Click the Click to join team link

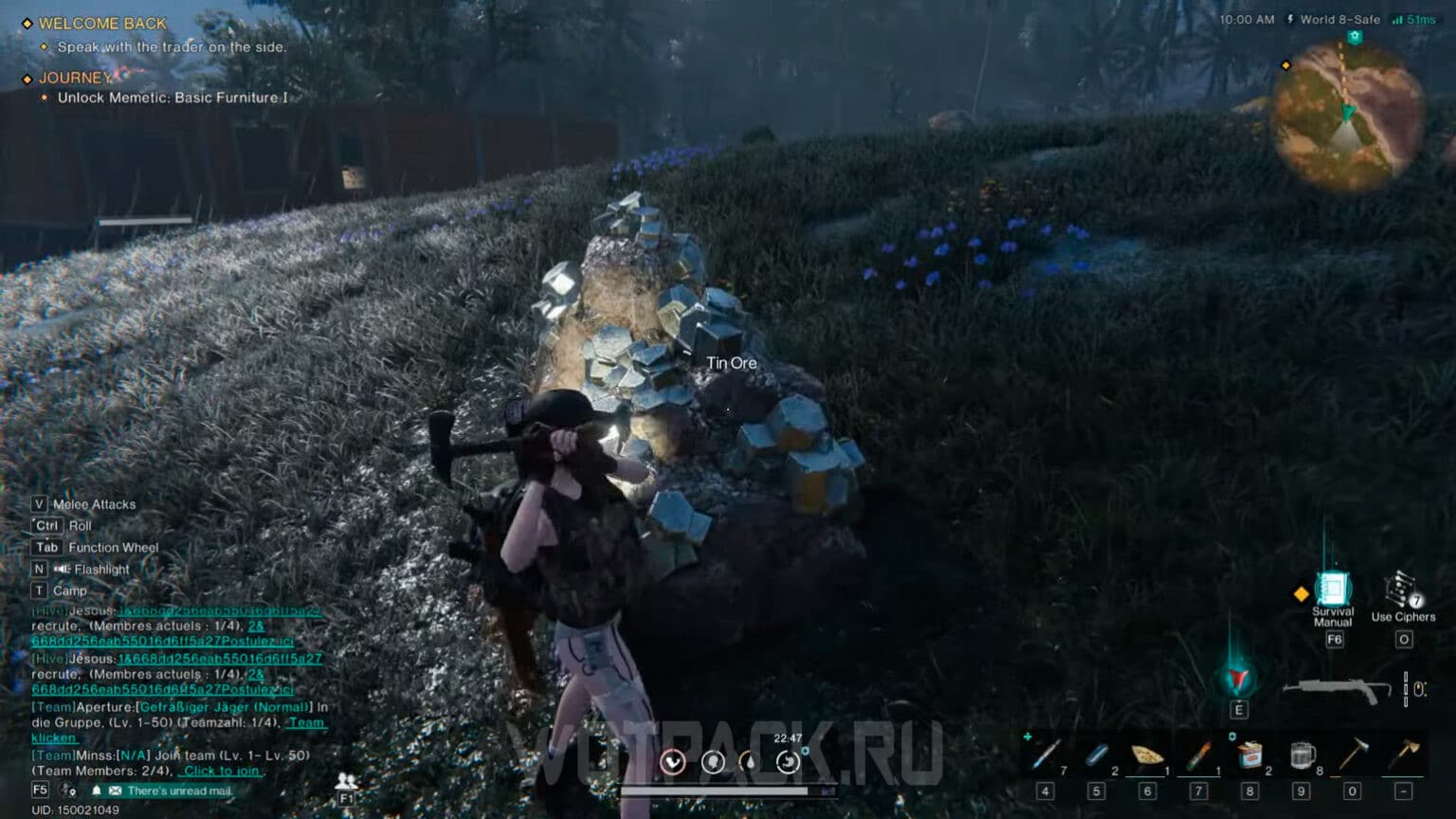click(221, 771)
